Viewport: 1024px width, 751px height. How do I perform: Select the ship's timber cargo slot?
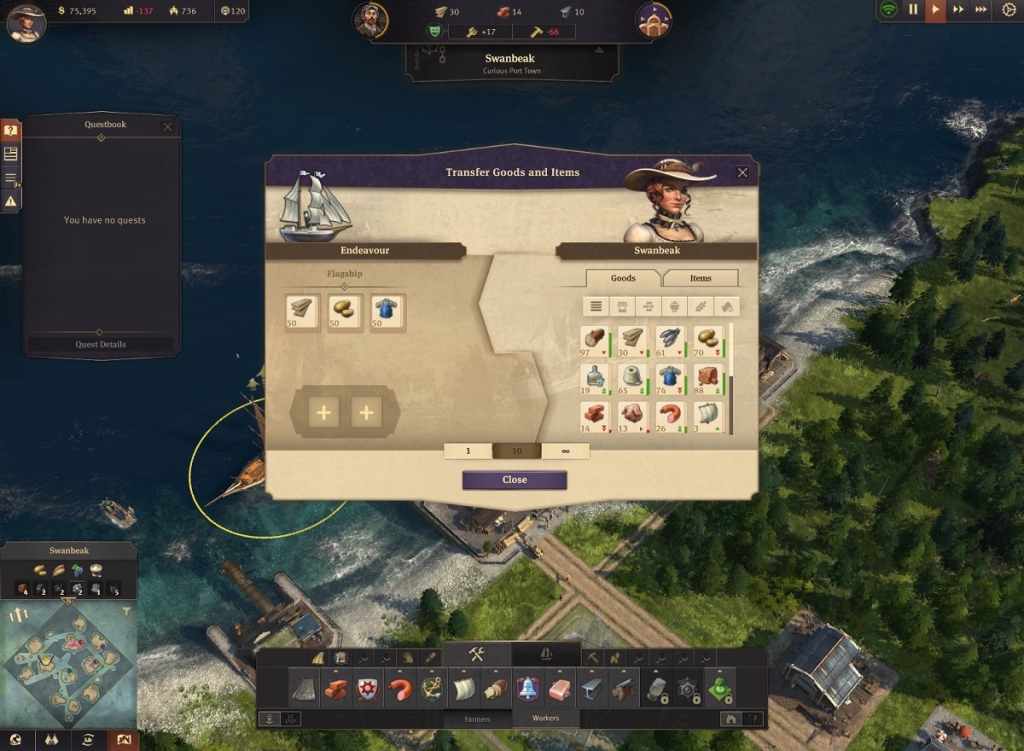[x=302, y=311]
